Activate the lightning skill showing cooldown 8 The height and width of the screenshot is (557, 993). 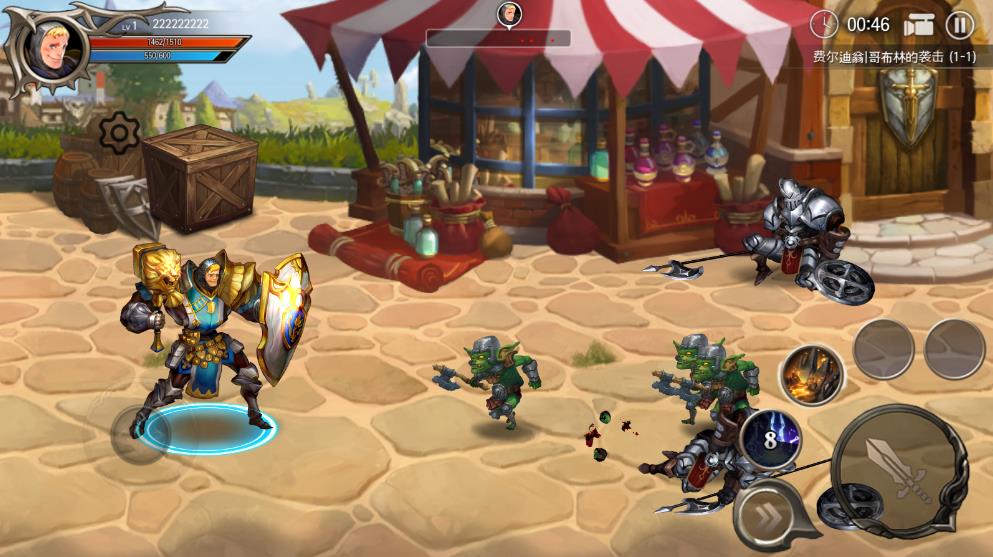(772, 437)
